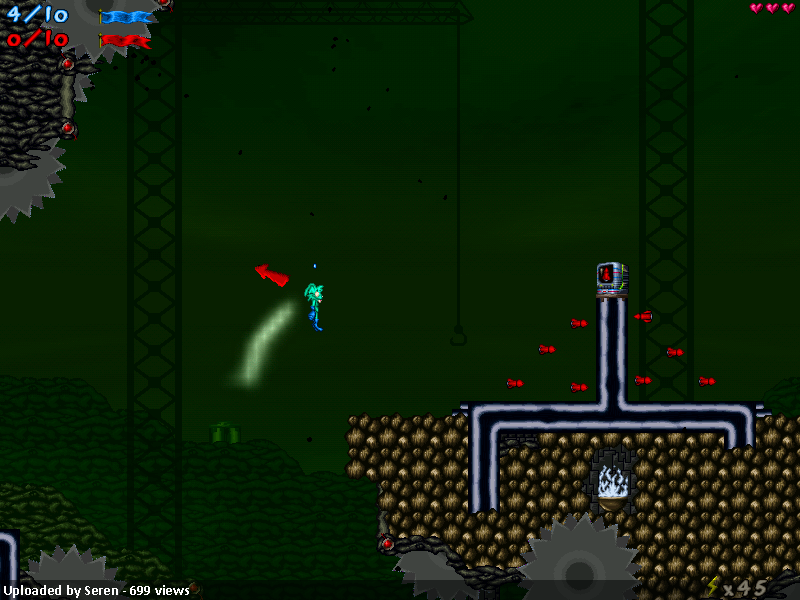The height and width of the screenshot is (600, 800).
Task: Click the red team flag icon
Action: [126, 41]
